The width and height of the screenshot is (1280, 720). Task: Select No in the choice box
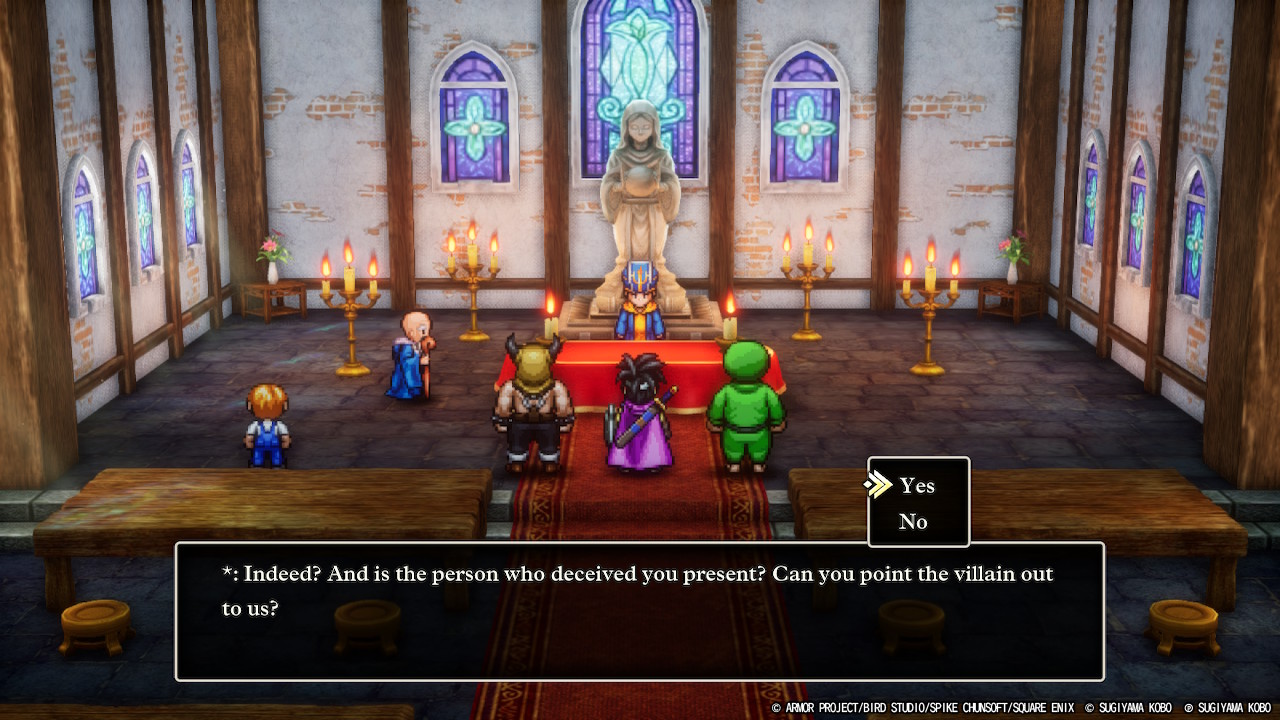point(913,522)
